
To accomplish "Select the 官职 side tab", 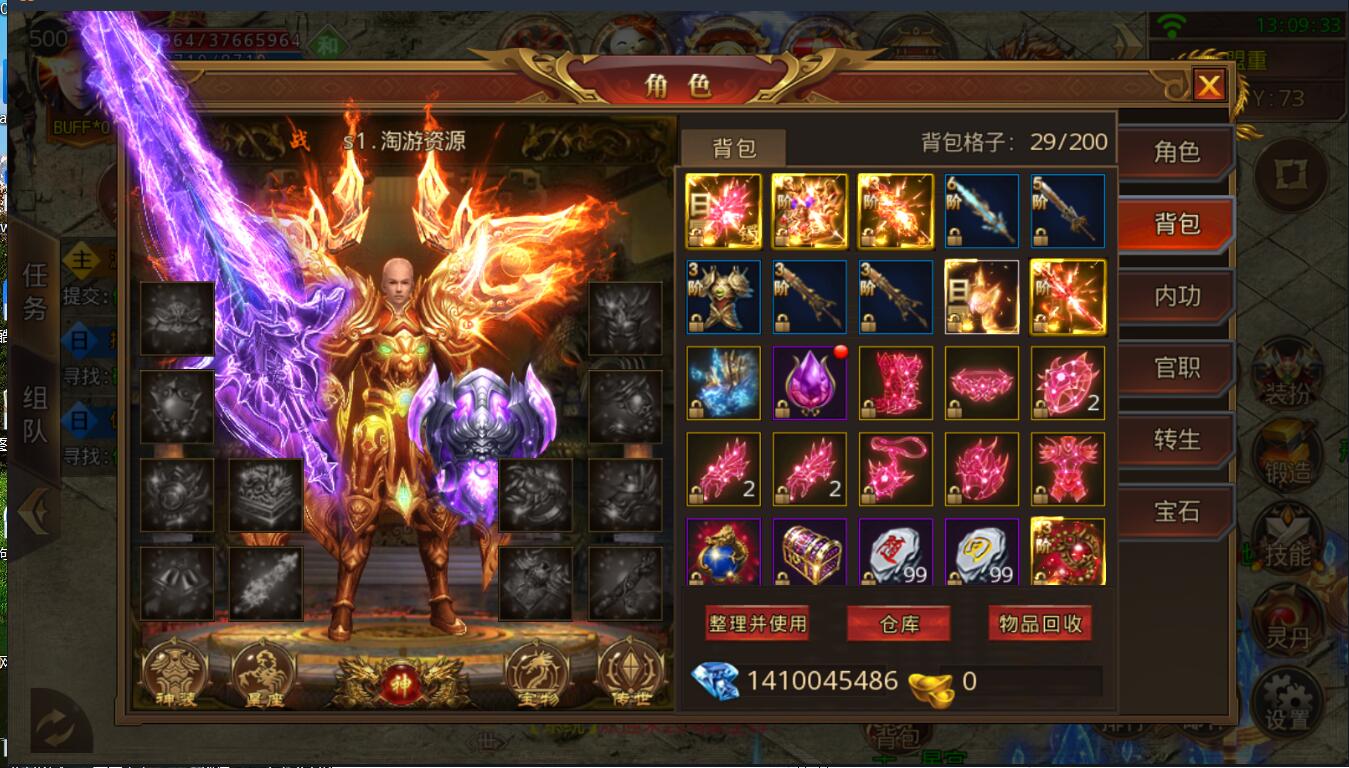I will [1176, 368].
